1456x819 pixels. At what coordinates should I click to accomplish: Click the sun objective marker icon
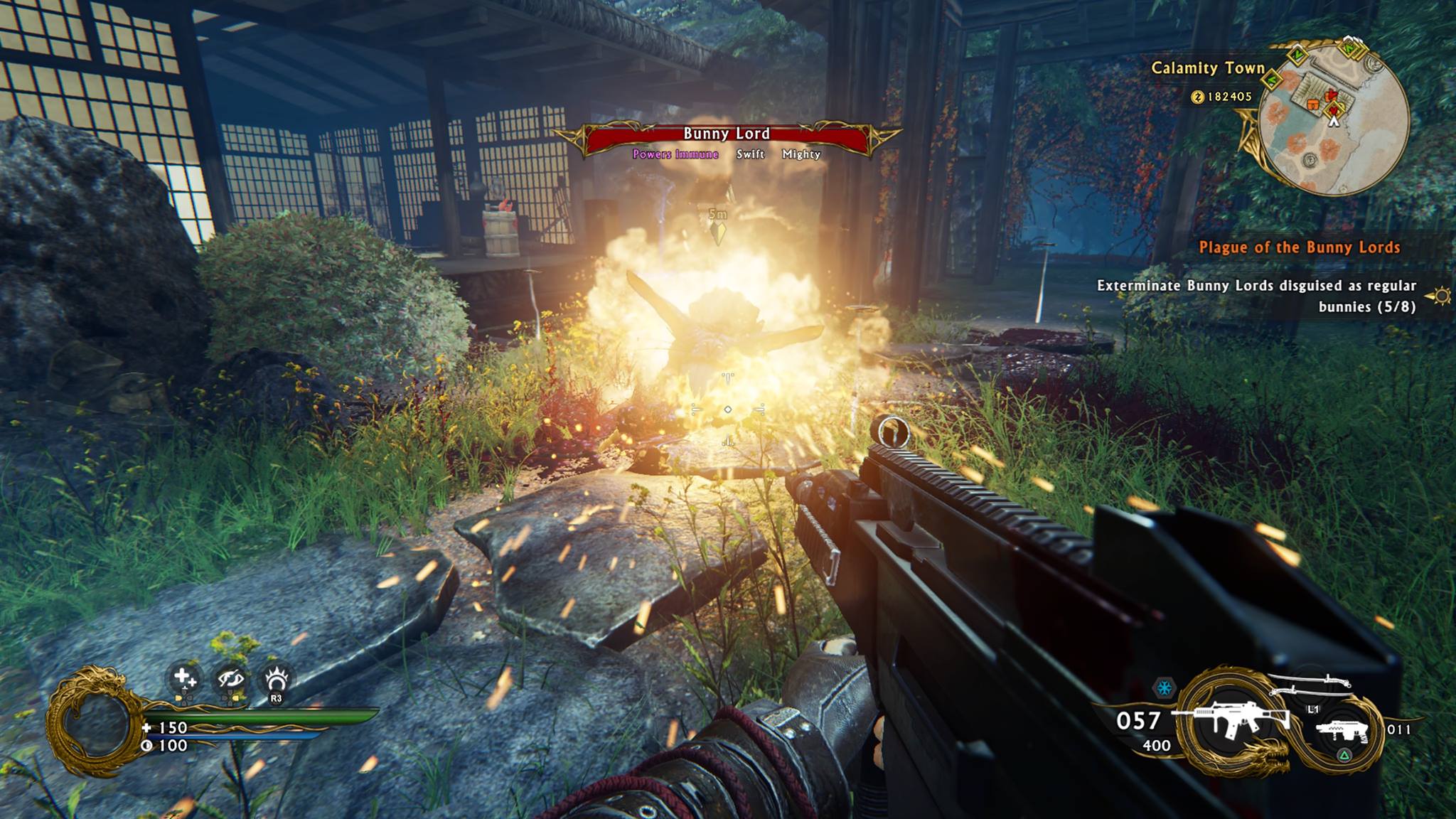tap(1442, 295)
